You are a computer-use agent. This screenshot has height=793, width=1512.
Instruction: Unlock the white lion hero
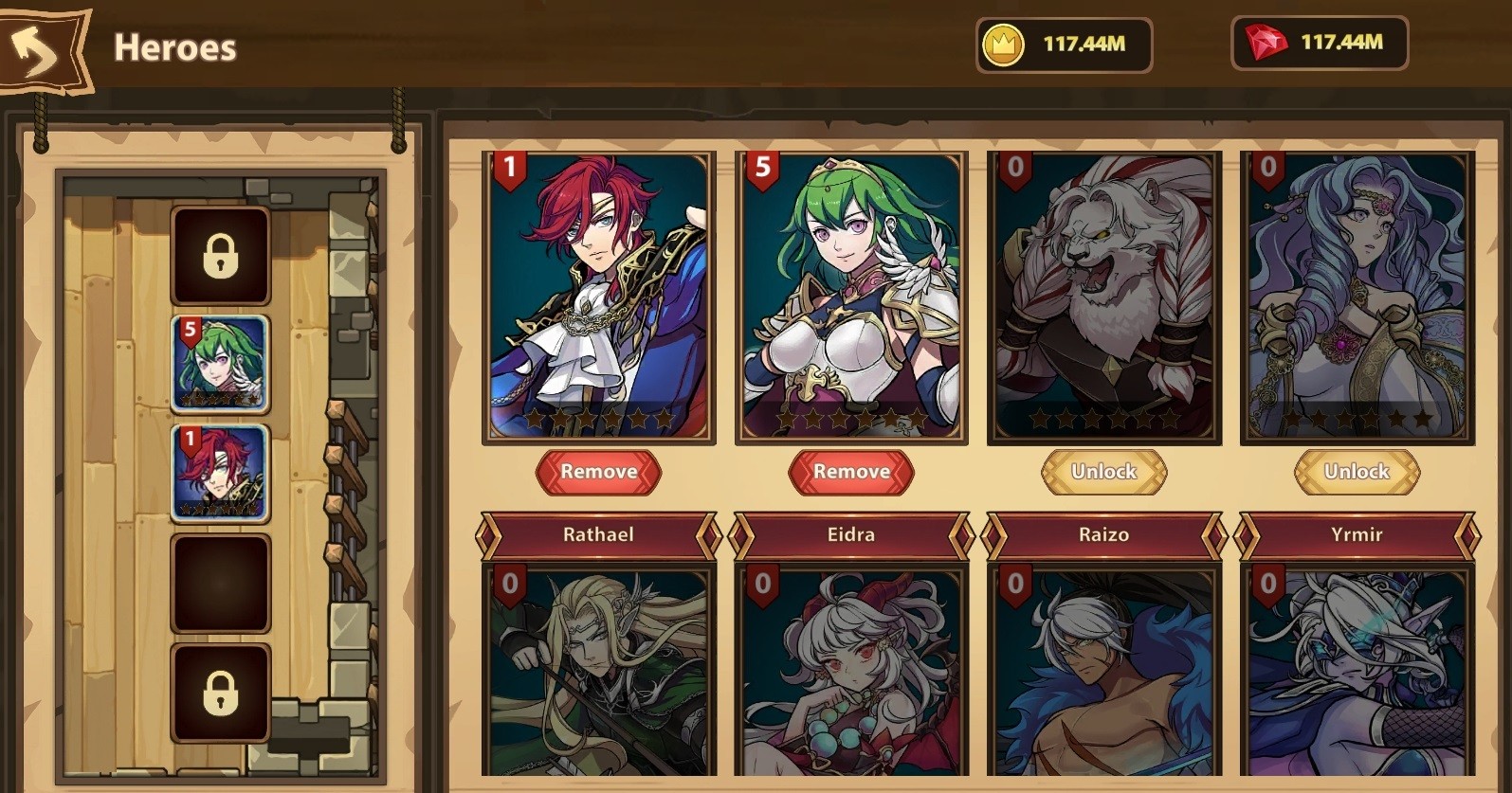(1103, 472)
